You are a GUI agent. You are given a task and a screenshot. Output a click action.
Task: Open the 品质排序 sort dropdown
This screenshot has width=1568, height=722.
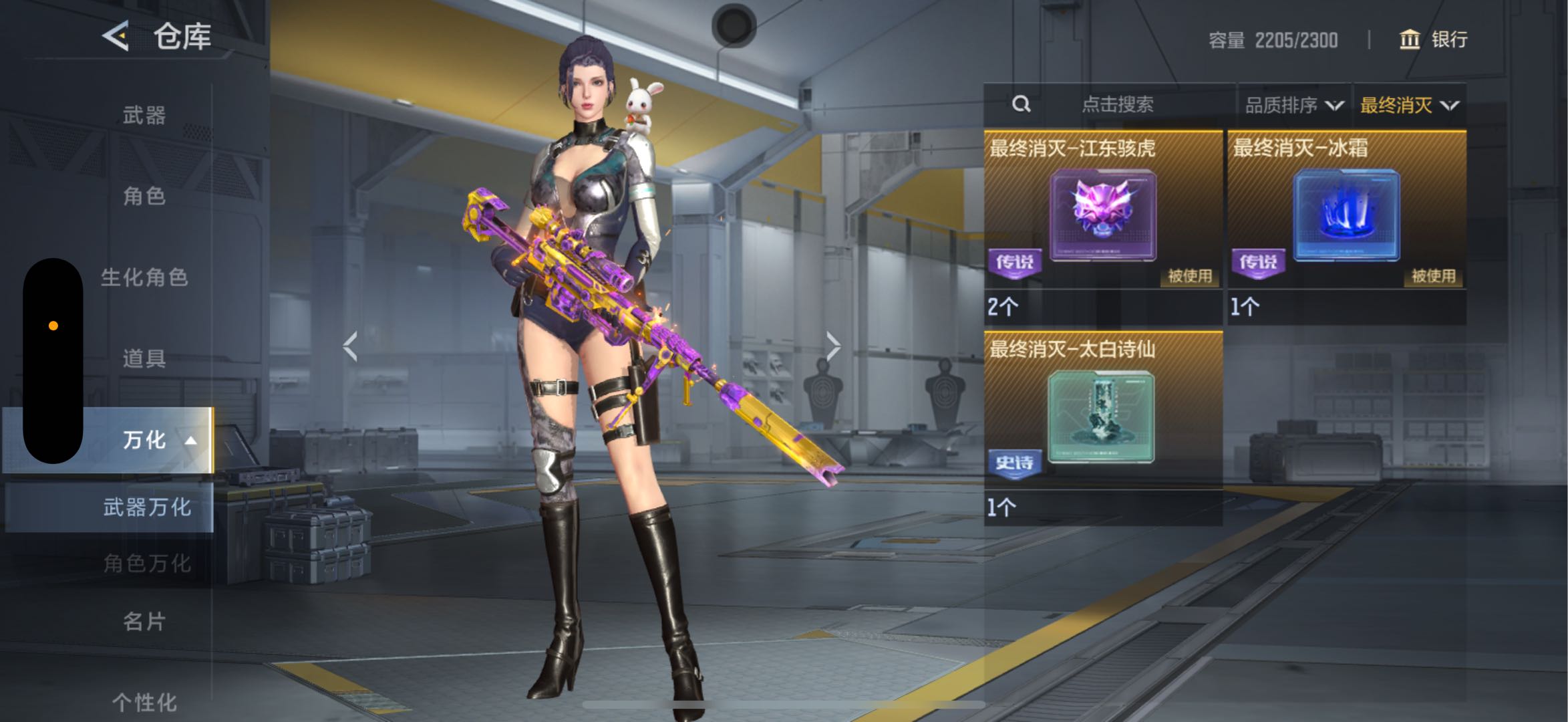pos(1293,106)
